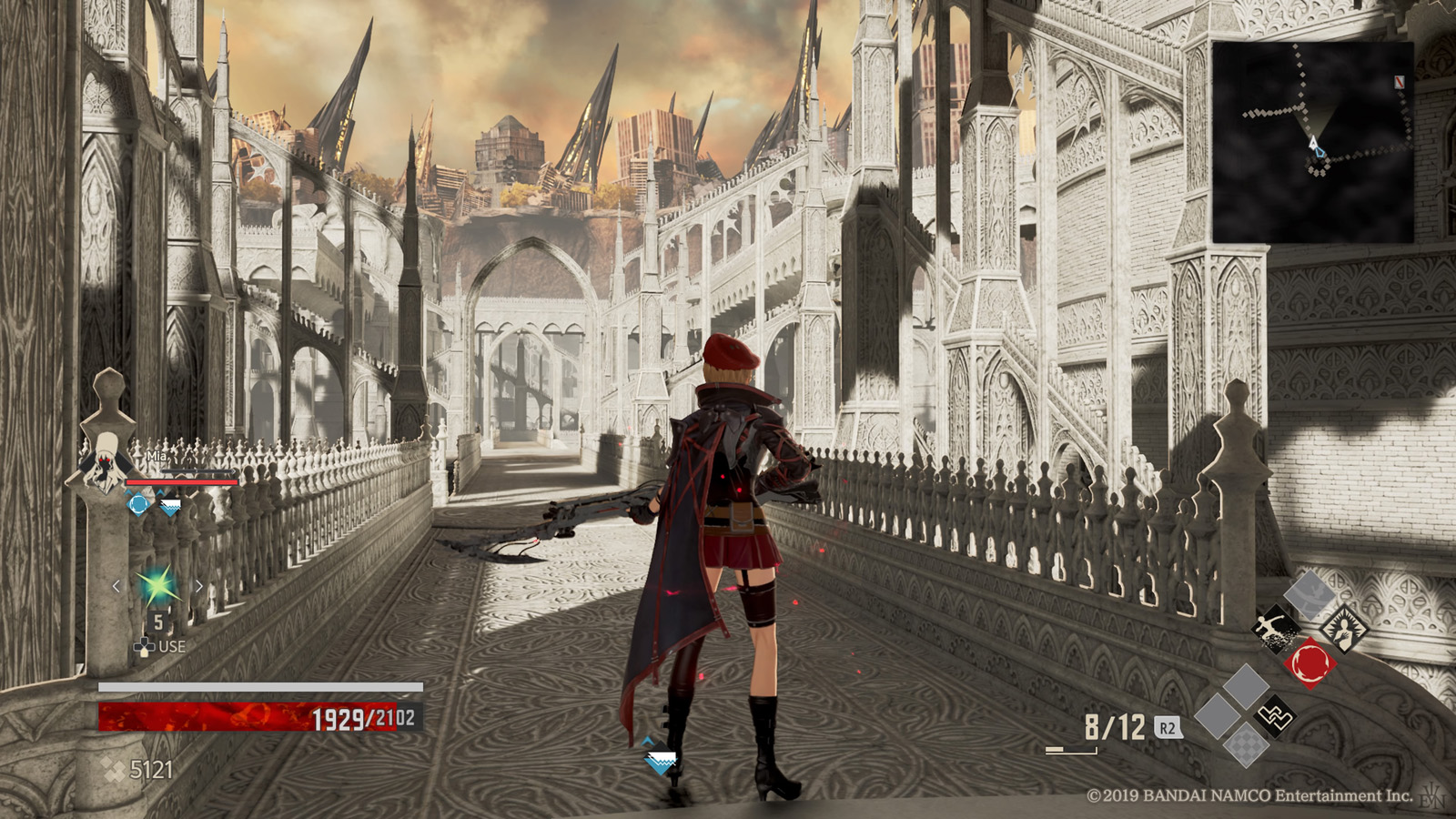Click Mia's blue wave buff icon
The height and width of the screenshot is (819, 1456).
(169, 503)
